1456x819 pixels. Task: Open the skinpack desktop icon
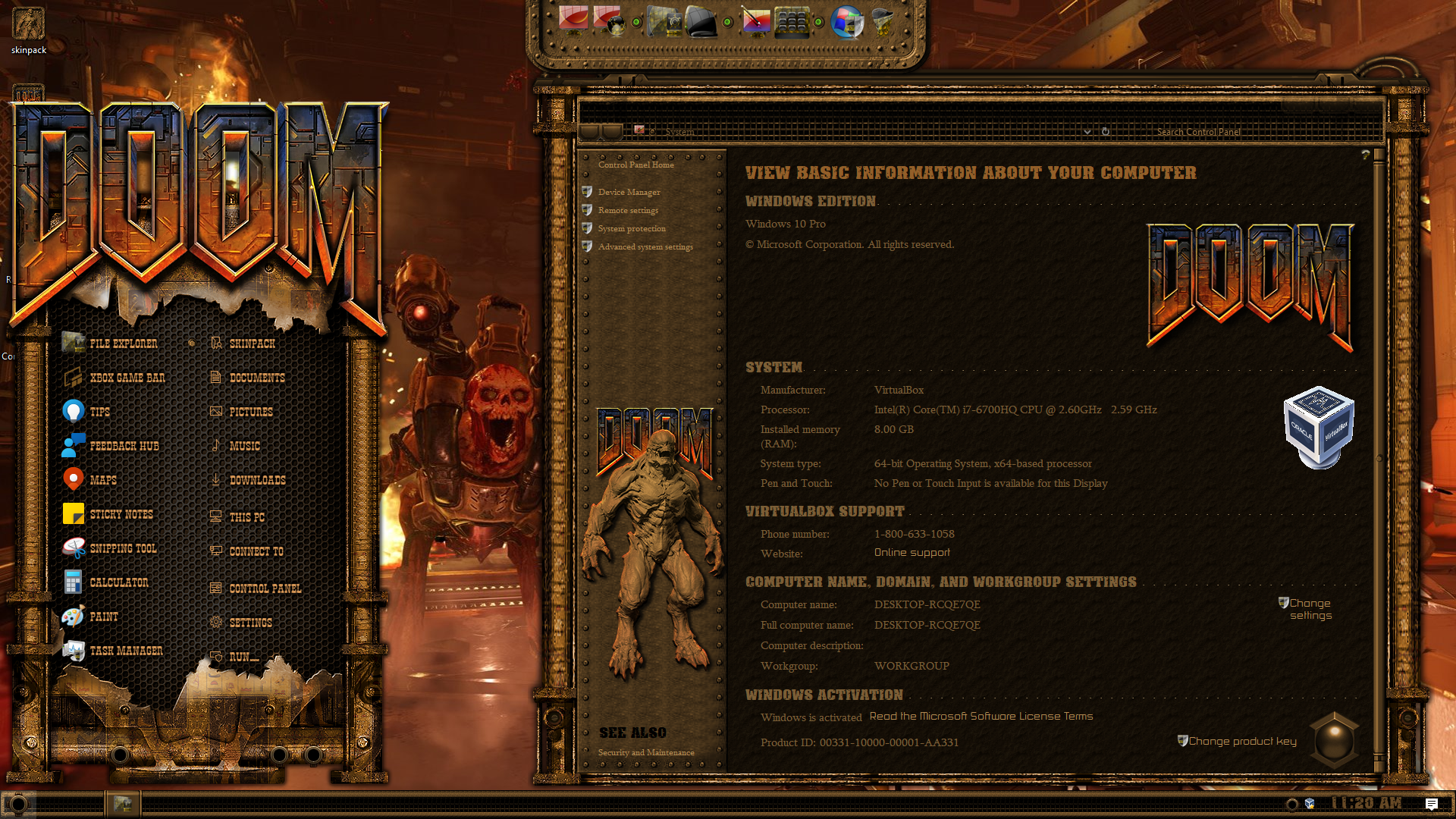pos(29,30)
